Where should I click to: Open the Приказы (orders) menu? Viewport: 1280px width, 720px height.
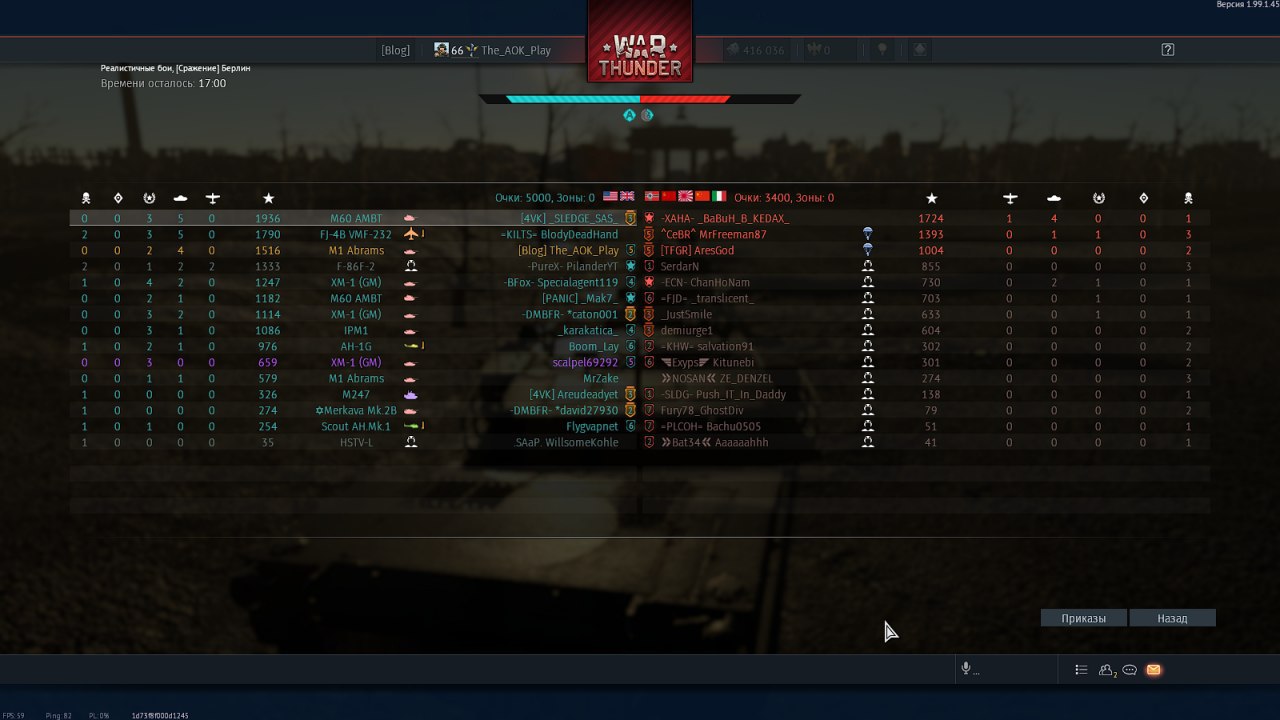point(1084,618)
